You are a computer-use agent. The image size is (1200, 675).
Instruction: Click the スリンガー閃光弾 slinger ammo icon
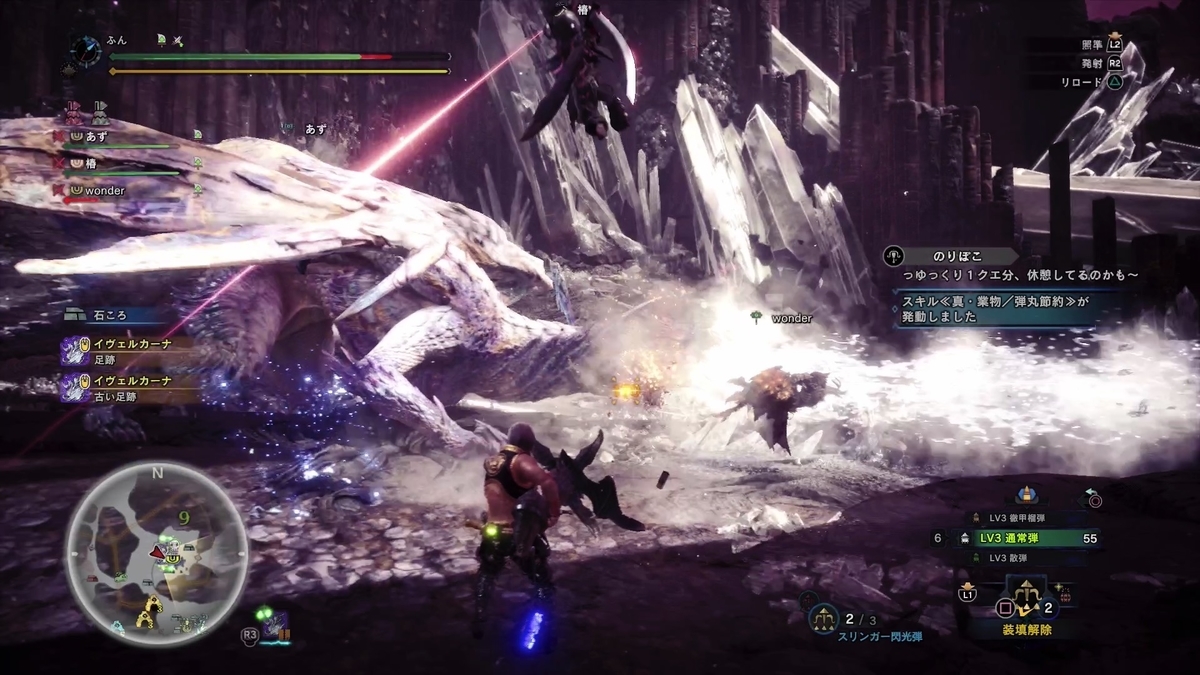point(825,620)
